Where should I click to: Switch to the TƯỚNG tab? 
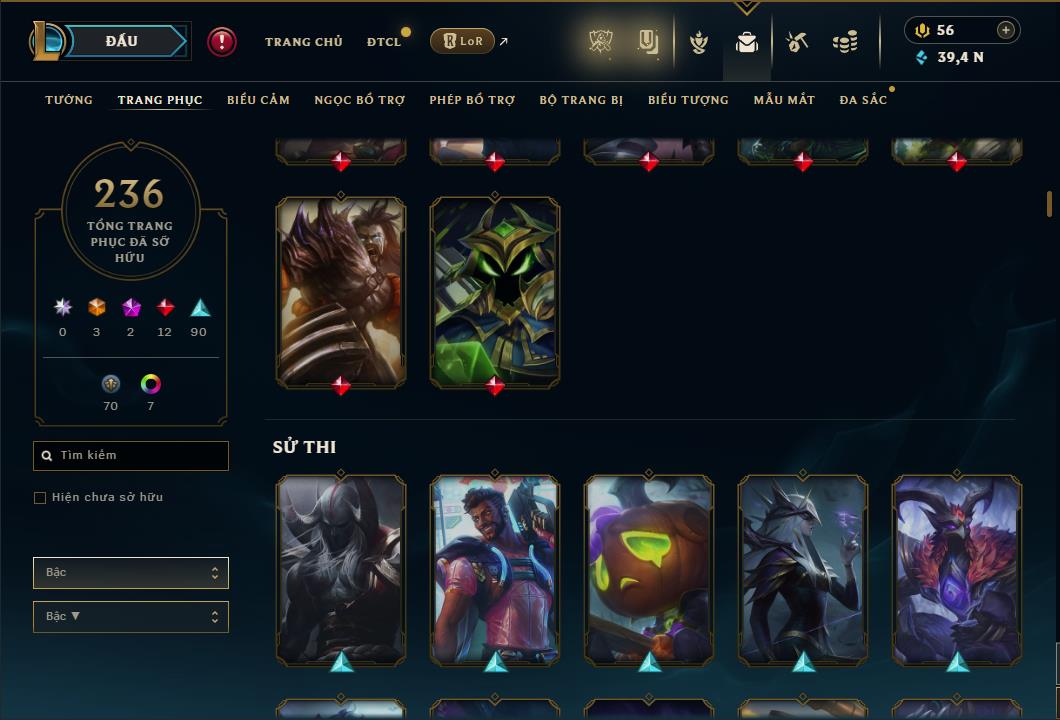69,100
